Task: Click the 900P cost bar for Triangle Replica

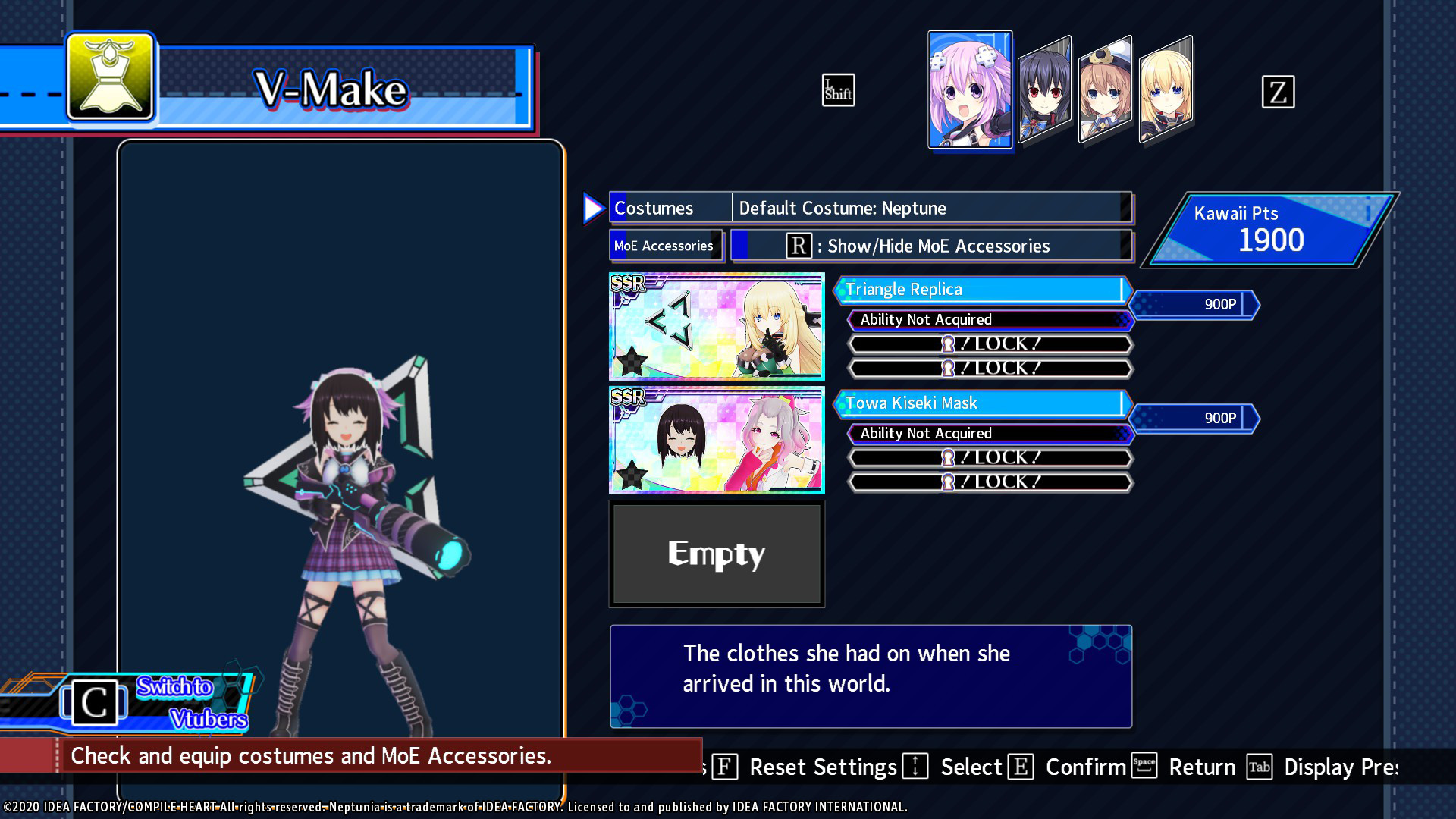Action: coord(1196,306)
